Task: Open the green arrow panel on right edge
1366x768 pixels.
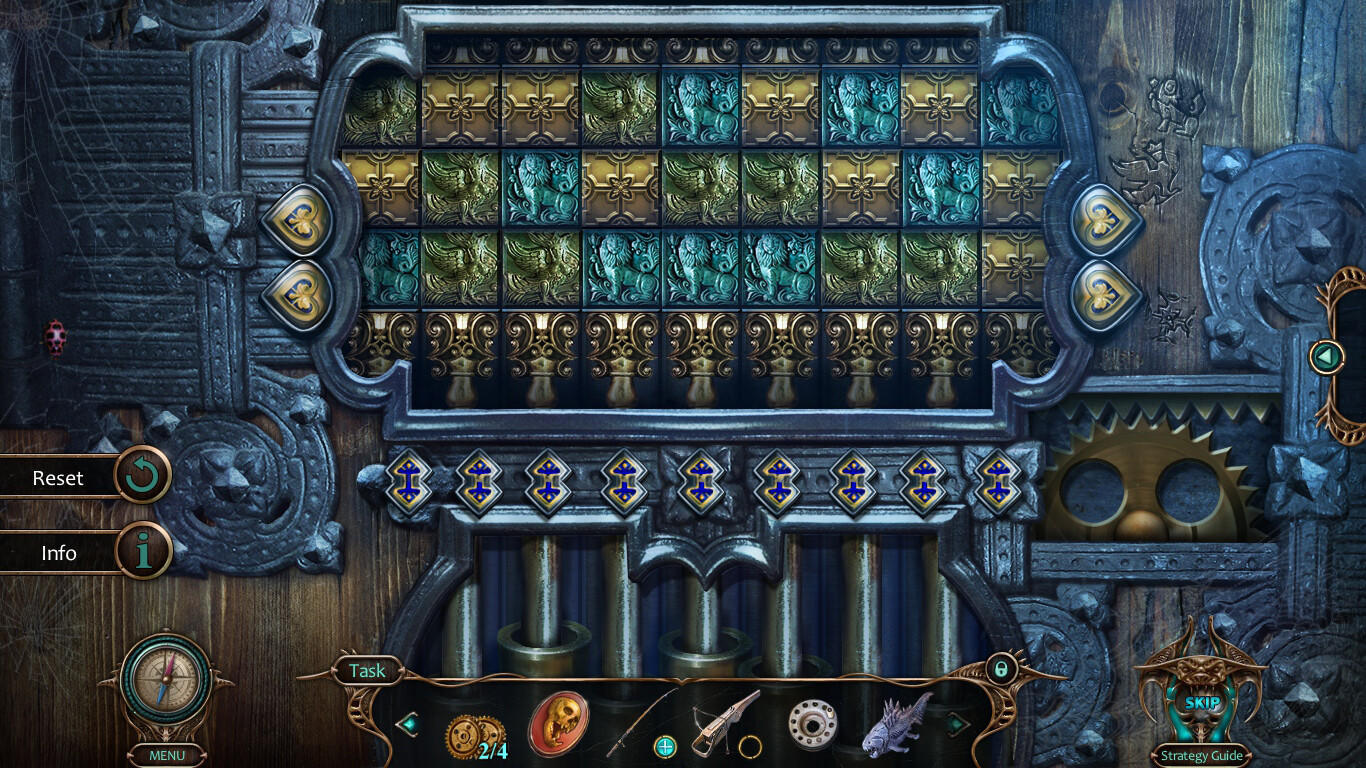Action: (1327, 355)
